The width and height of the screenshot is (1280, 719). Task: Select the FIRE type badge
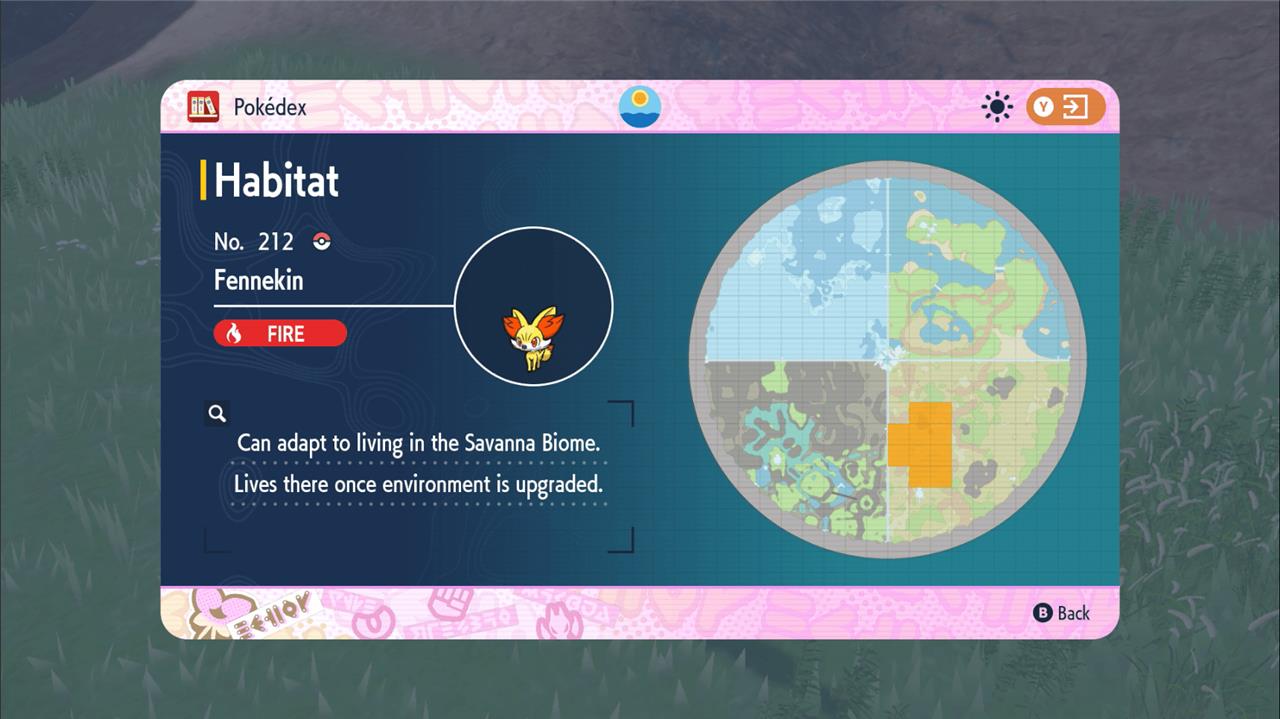pyautogui.click(x=280, y=333)
